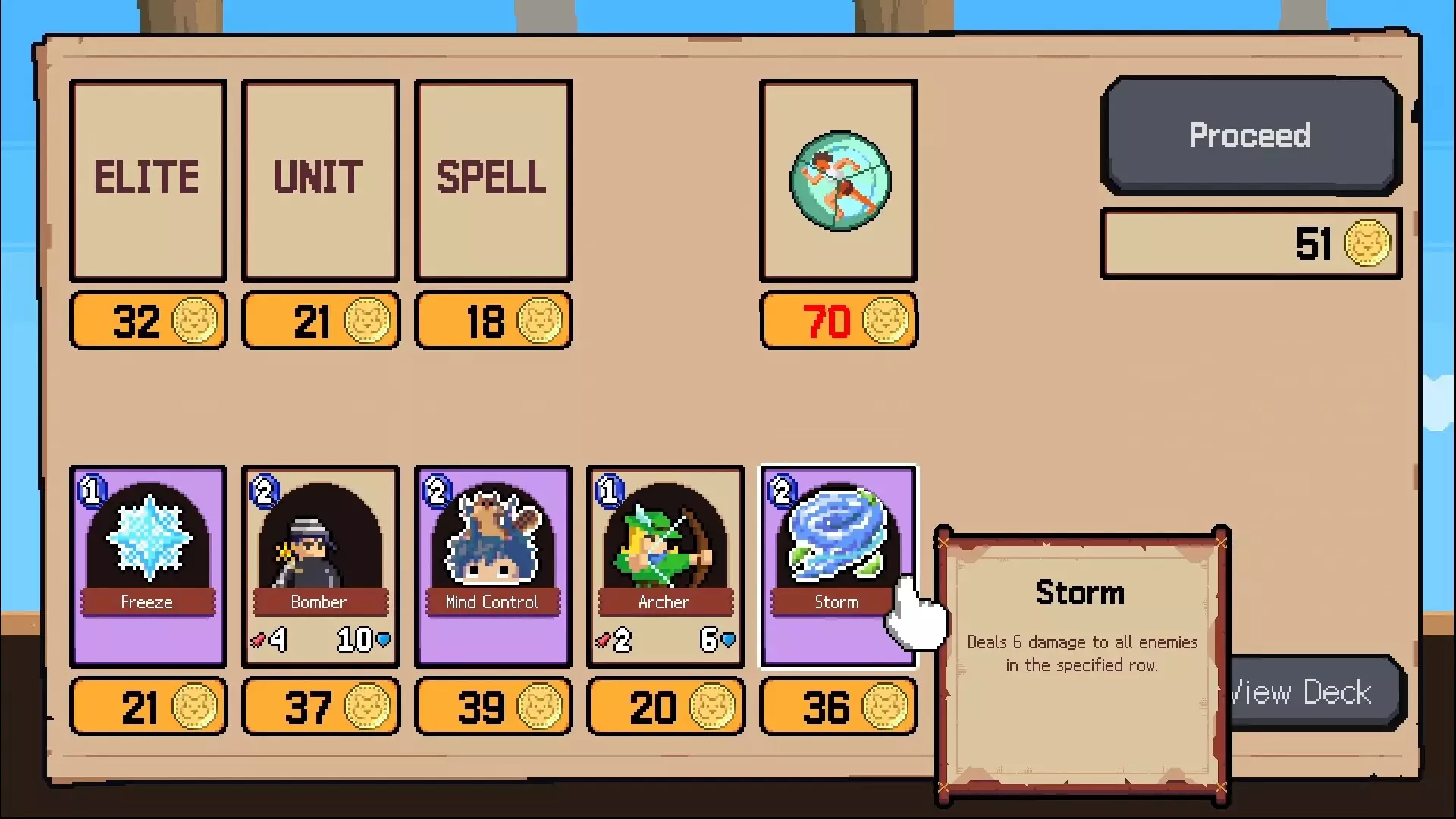Open the SPELL card pack
This screenshot has width=1456, height=819.
[493, 179]
